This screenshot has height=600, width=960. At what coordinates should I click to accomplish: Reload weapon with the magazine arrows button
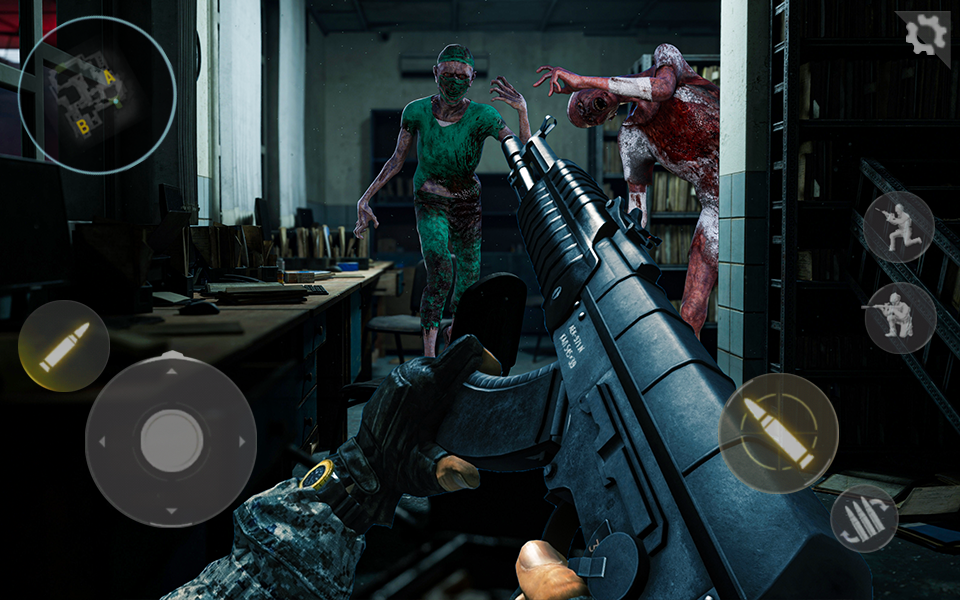point(864,519)
